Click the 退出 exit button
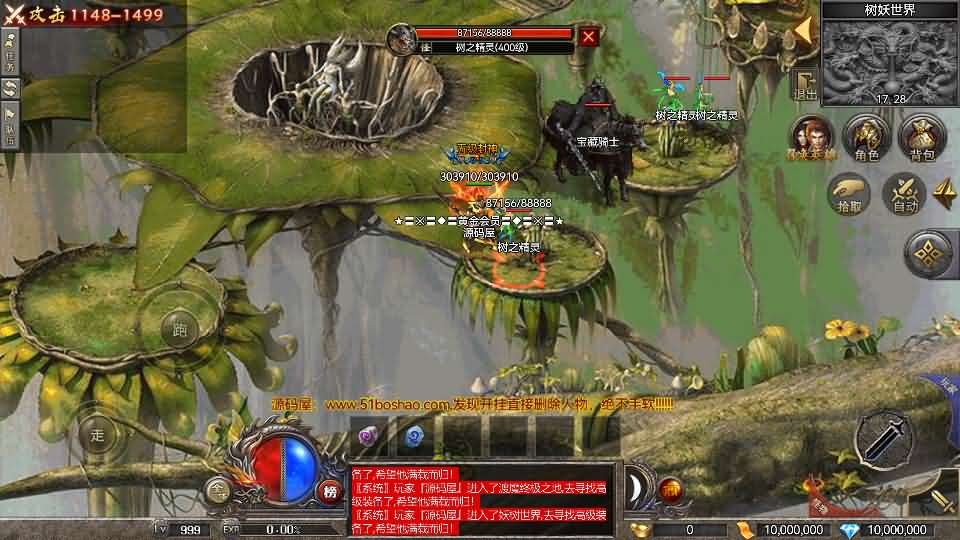 pyautogui.click(x=805, y=85)
